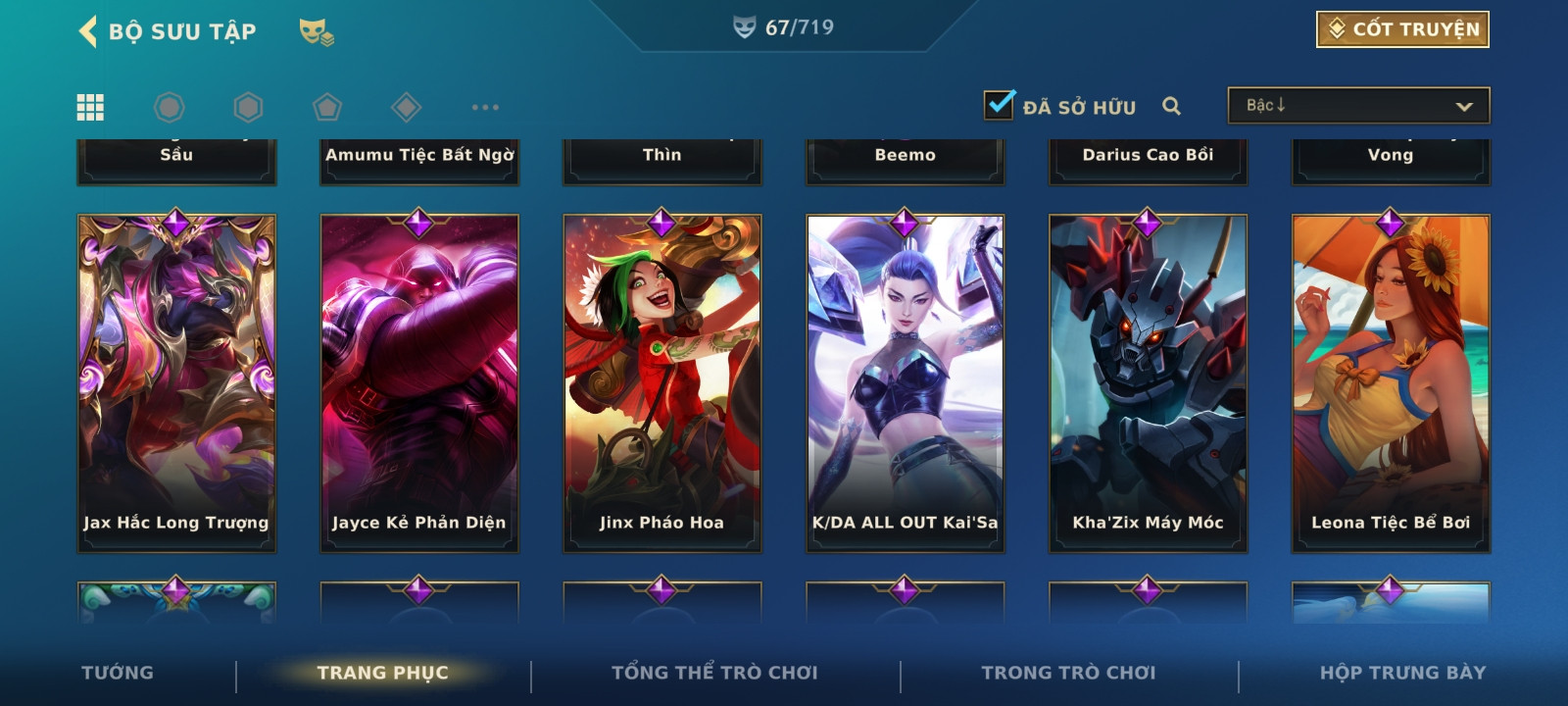Show the Hộp Trưng Bày tab

(x=1402, y=673)
